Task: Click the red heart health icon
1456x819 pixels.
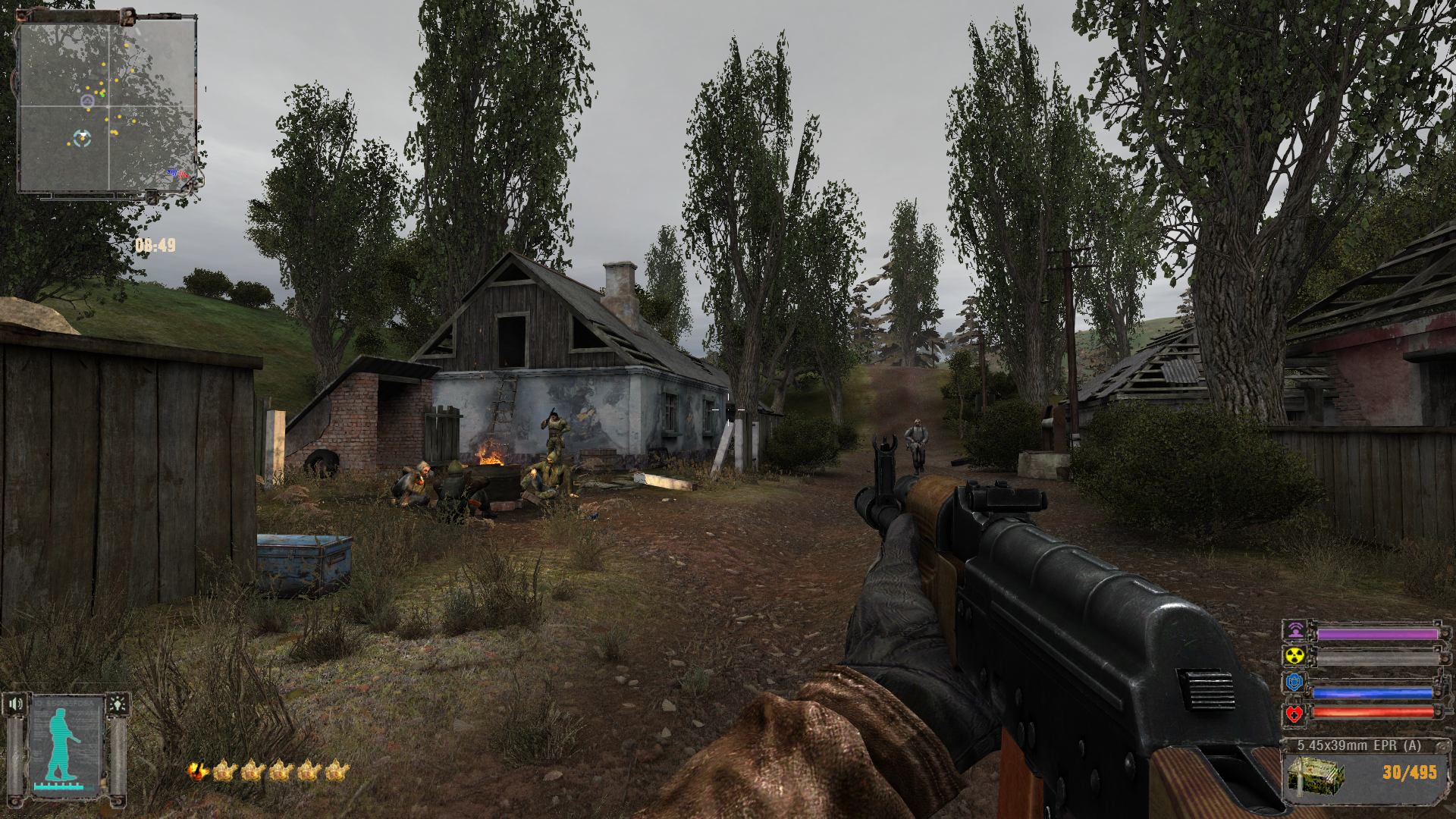Action: point(1294,714)
